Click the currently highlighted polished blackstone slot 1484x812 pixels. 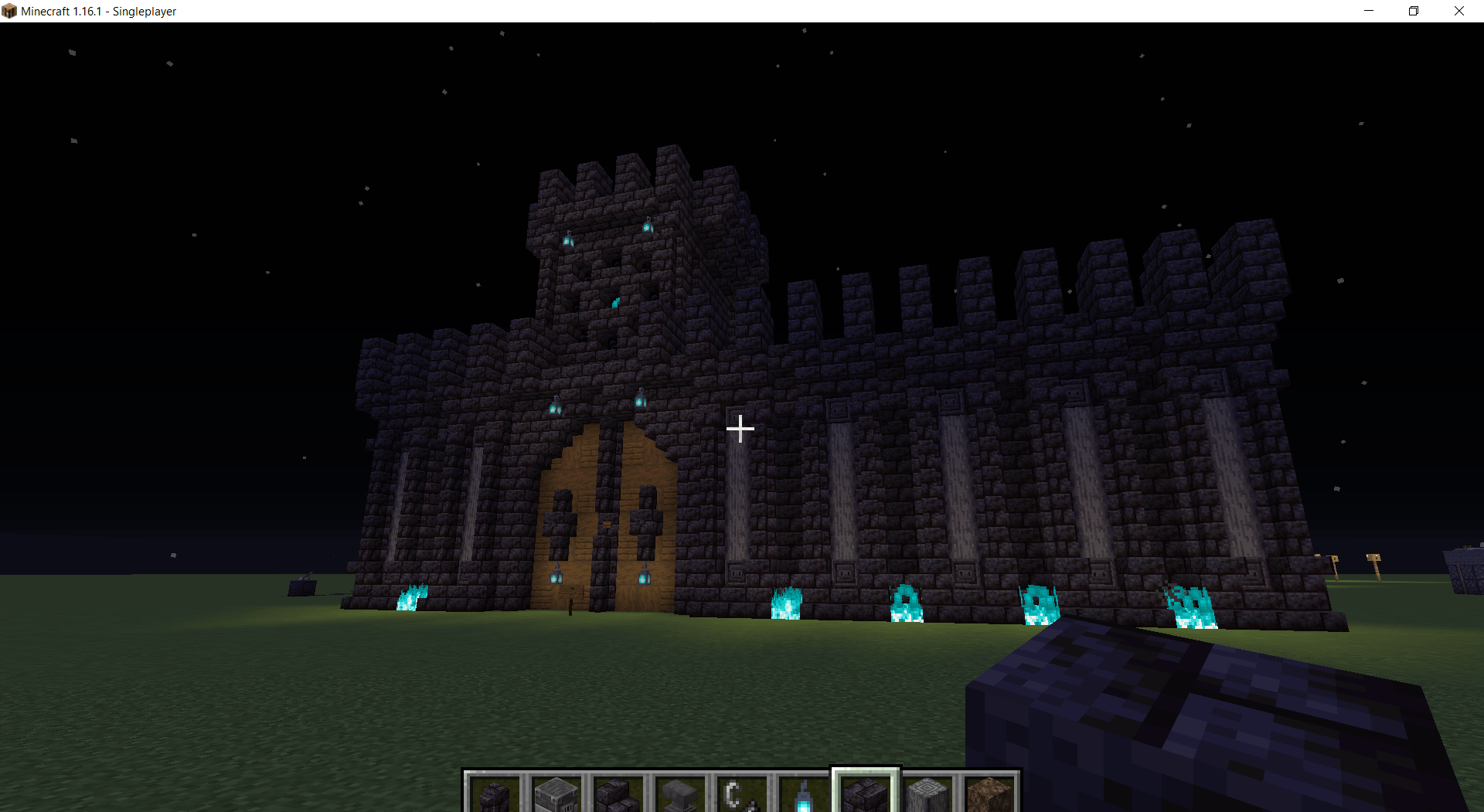click(x=865, y=792)
